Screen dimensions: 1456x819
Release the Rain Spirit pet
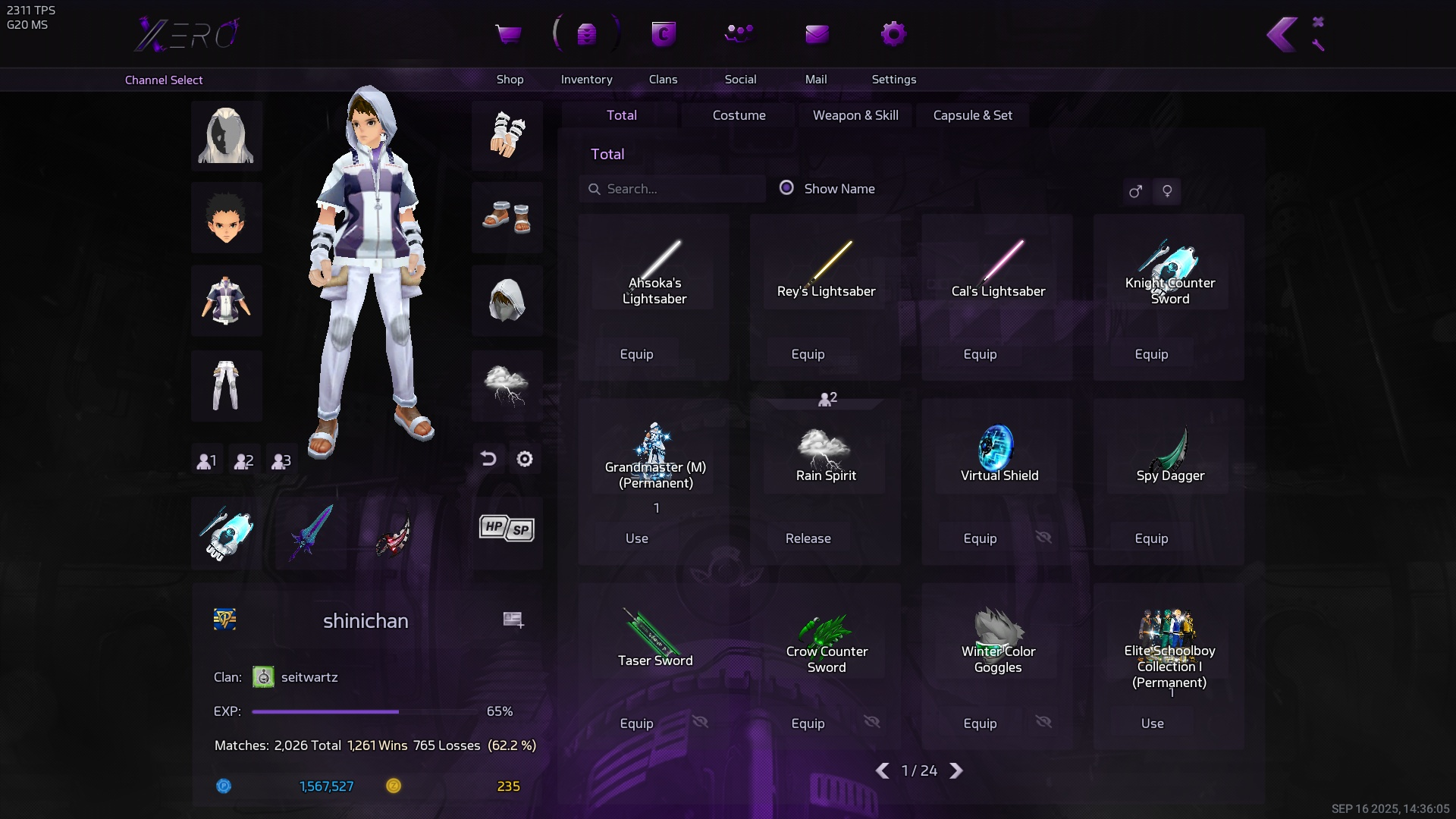coord(808,538)
